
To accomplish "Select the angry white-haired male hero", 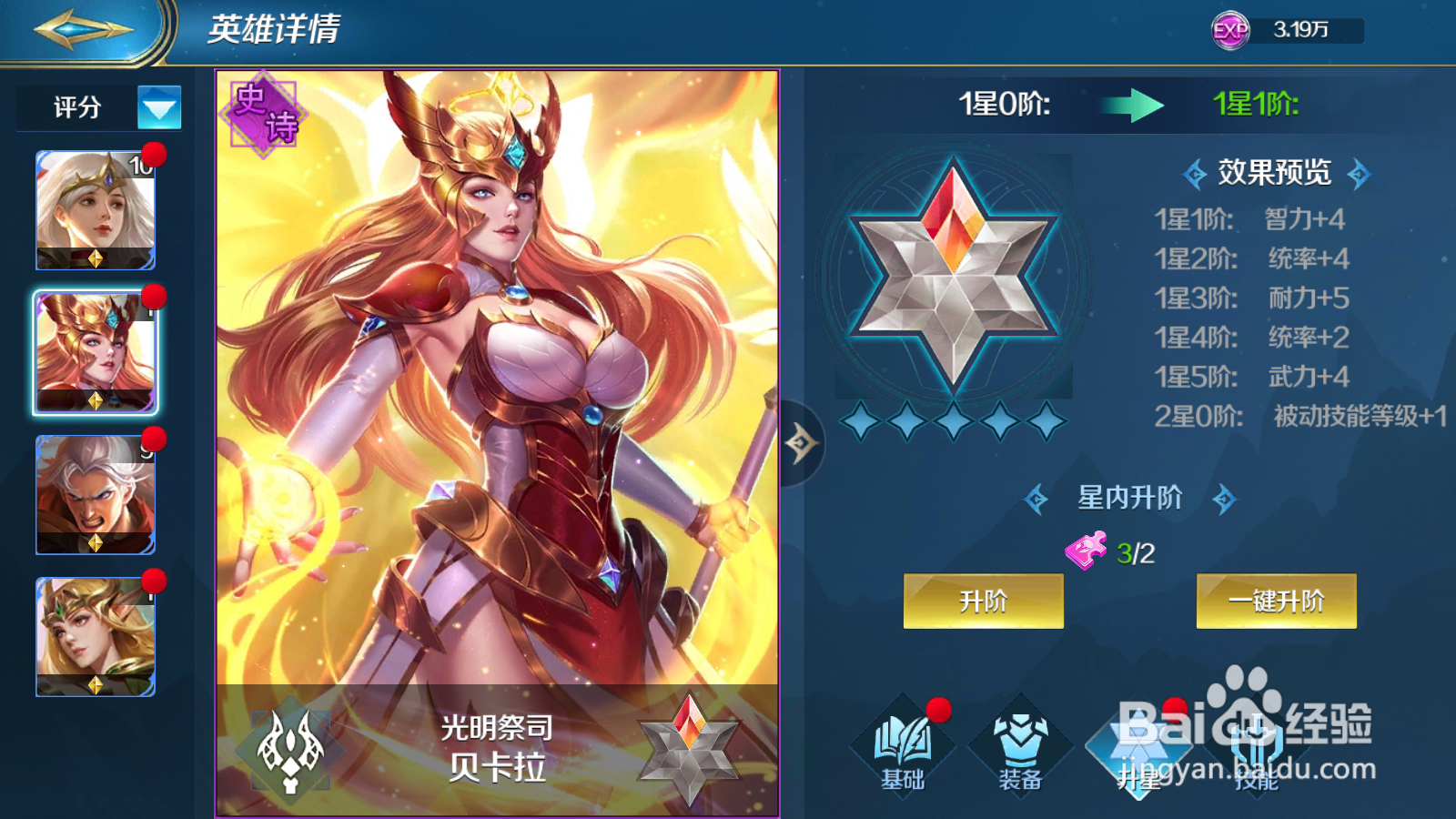I will (x=96, y=496).
